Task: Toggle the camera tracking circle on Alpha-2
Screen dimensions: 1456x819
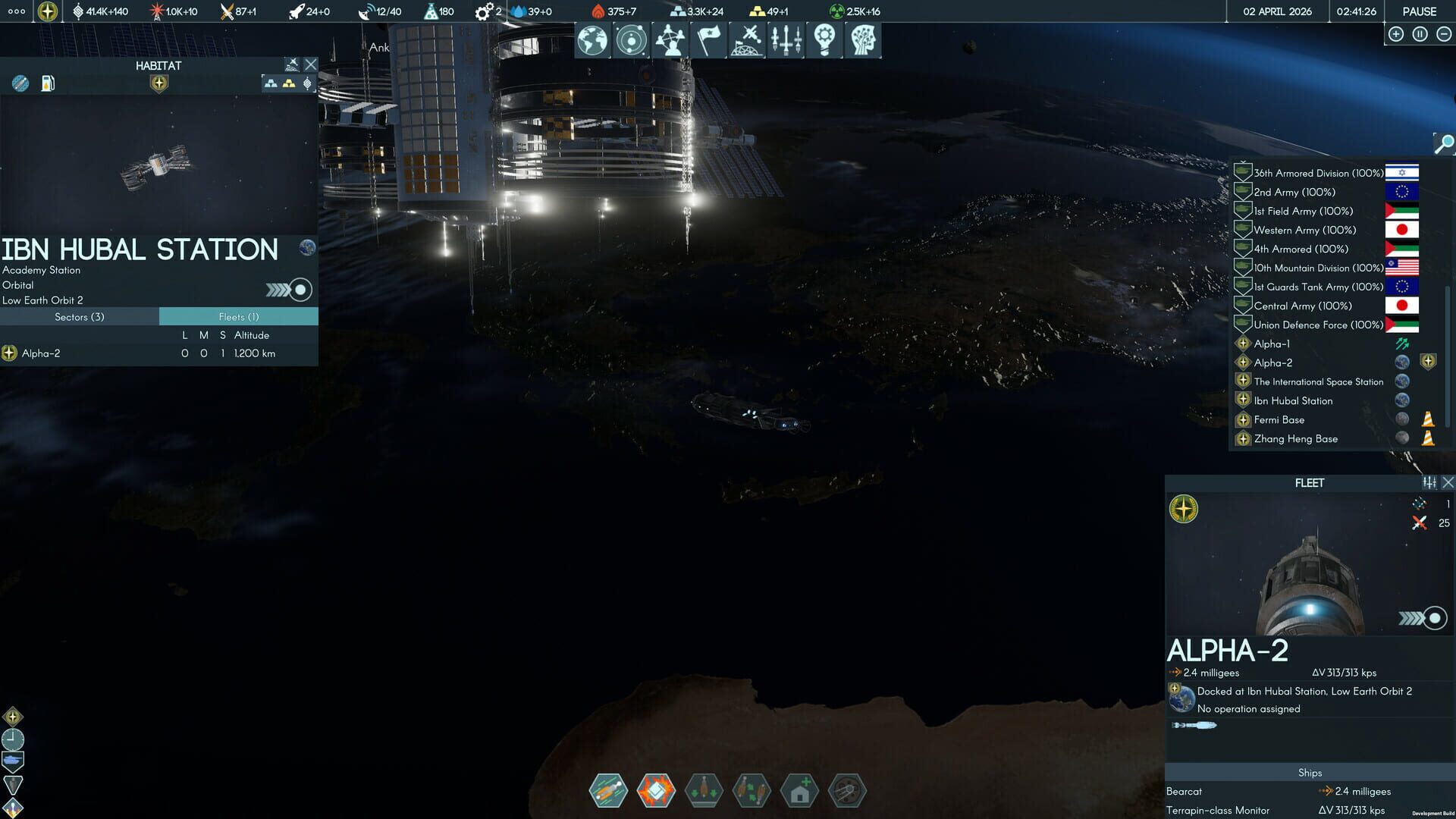Action: click(1433, 617)
